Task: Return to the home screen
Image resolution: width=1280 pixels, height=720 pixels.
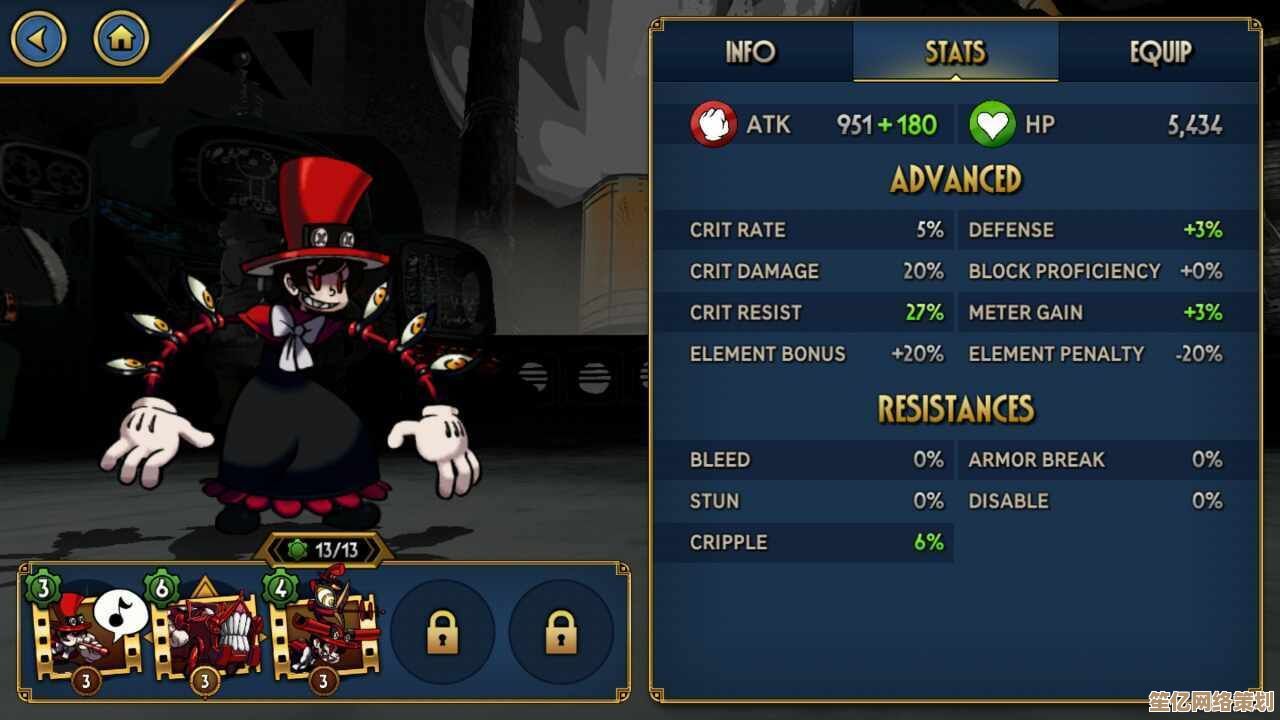Action: coord(121,40)
